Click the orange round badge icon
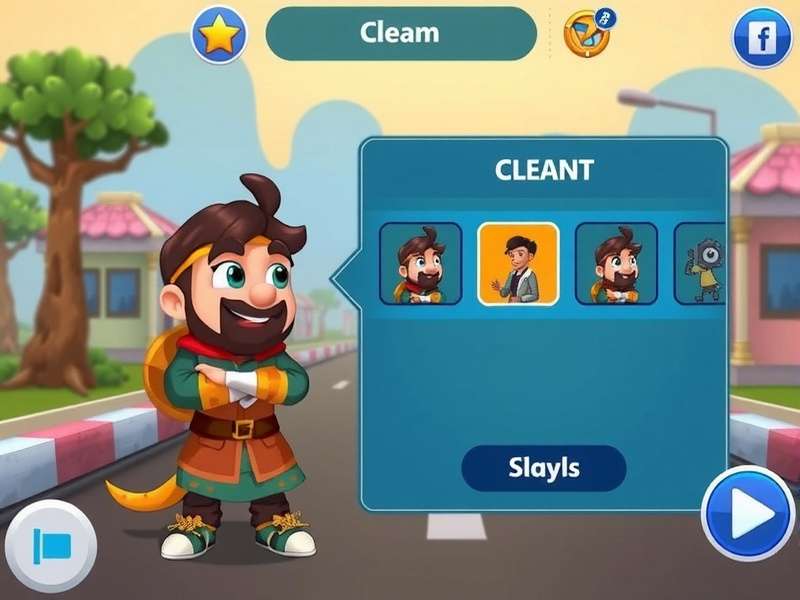This screenshot has width=800, height=600. tap(587, 34)
